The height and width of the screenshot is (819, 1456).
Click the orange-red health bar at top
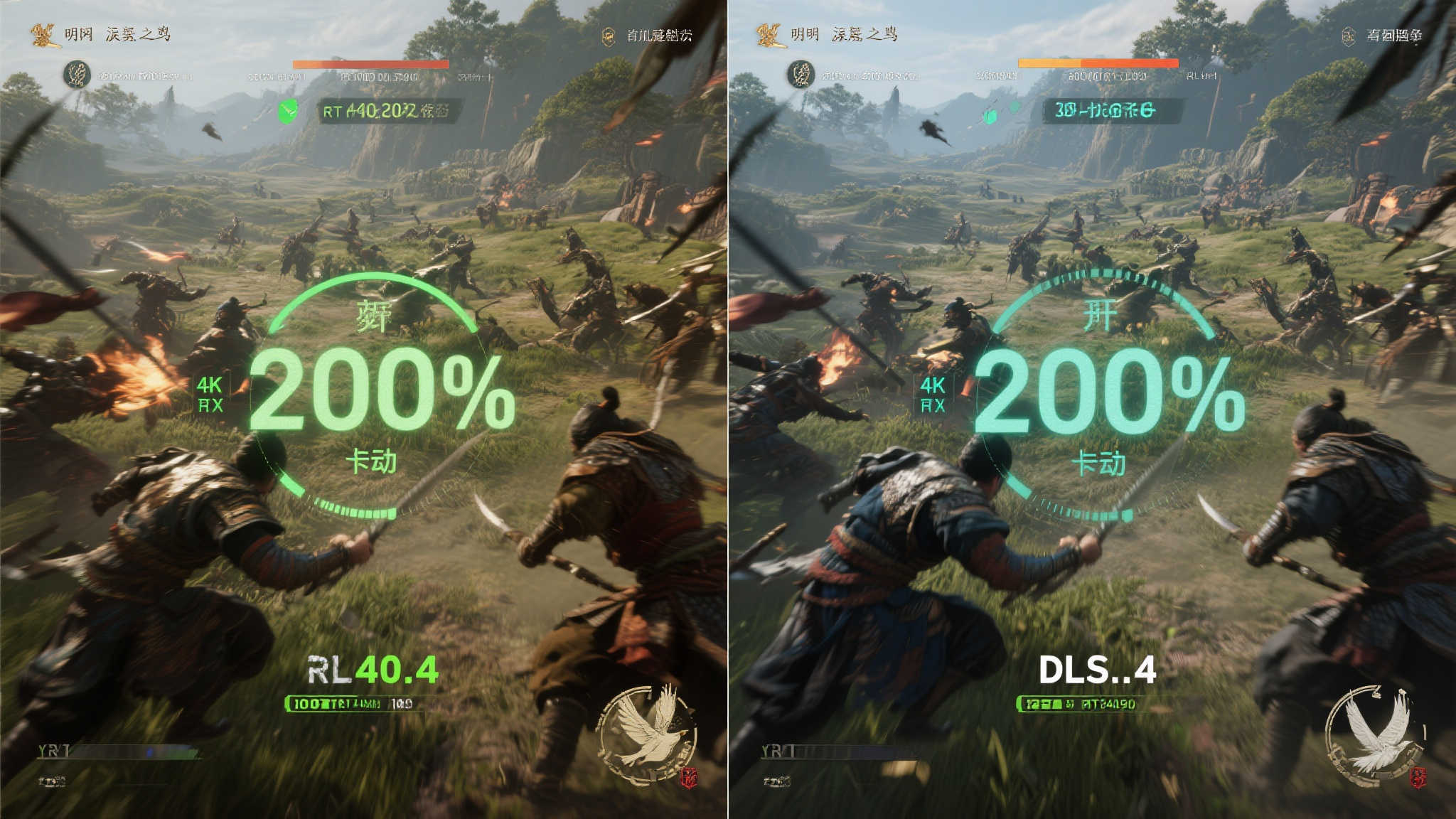[370, 64]
